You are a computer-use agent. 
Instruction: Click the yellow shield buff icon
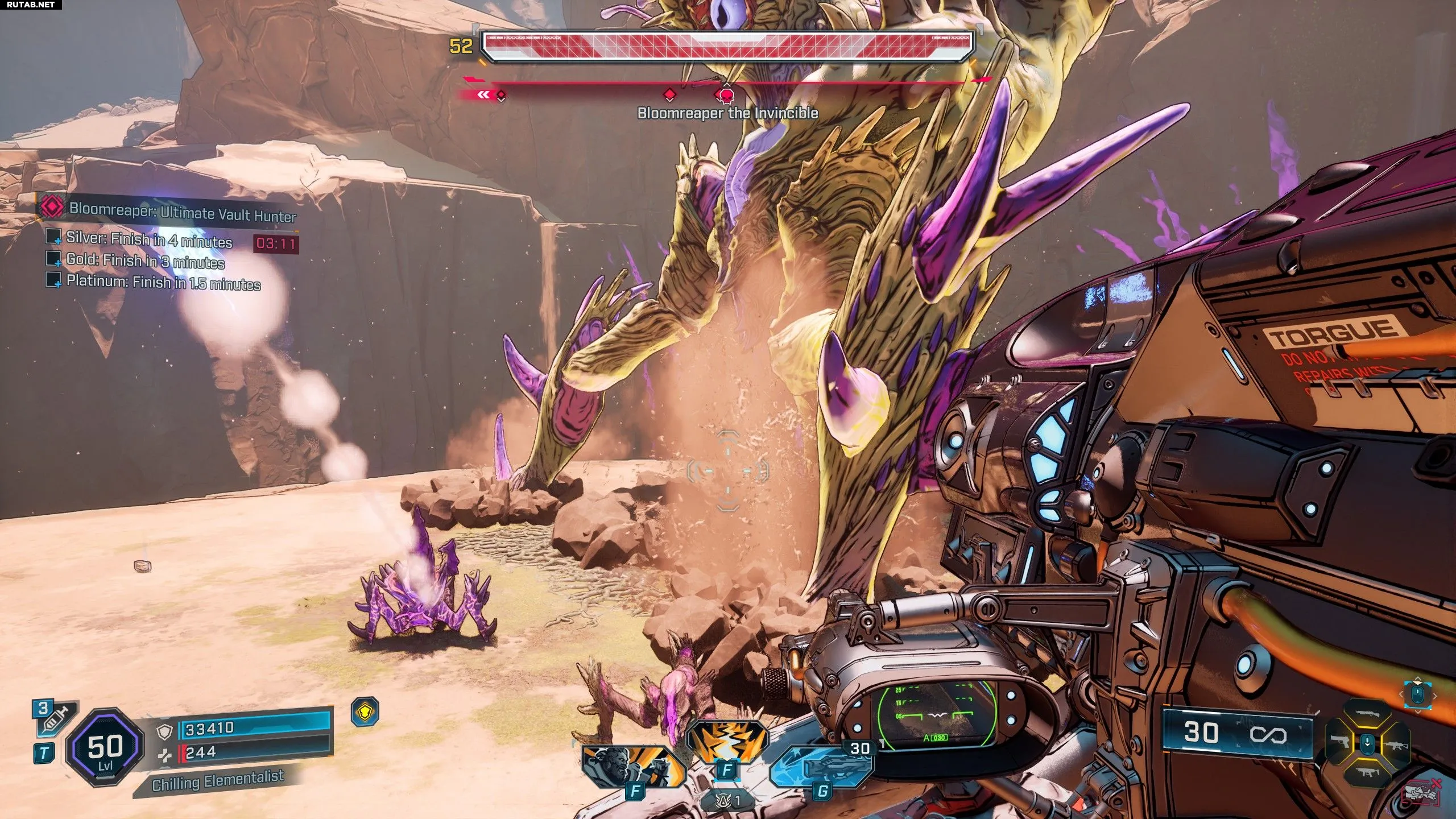[365, 712]
